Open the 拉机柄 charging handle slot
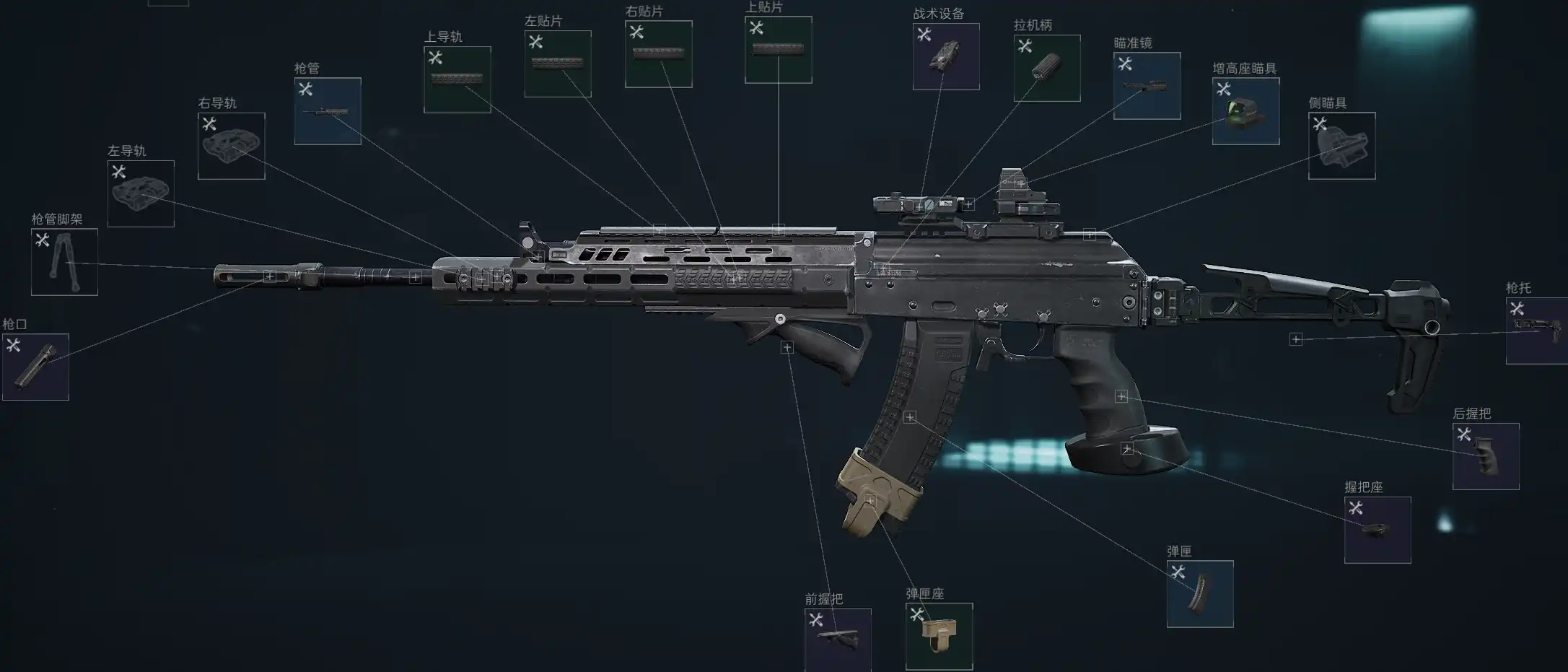This screenshot has width=1568, height=672. (x=1046, y=68)
